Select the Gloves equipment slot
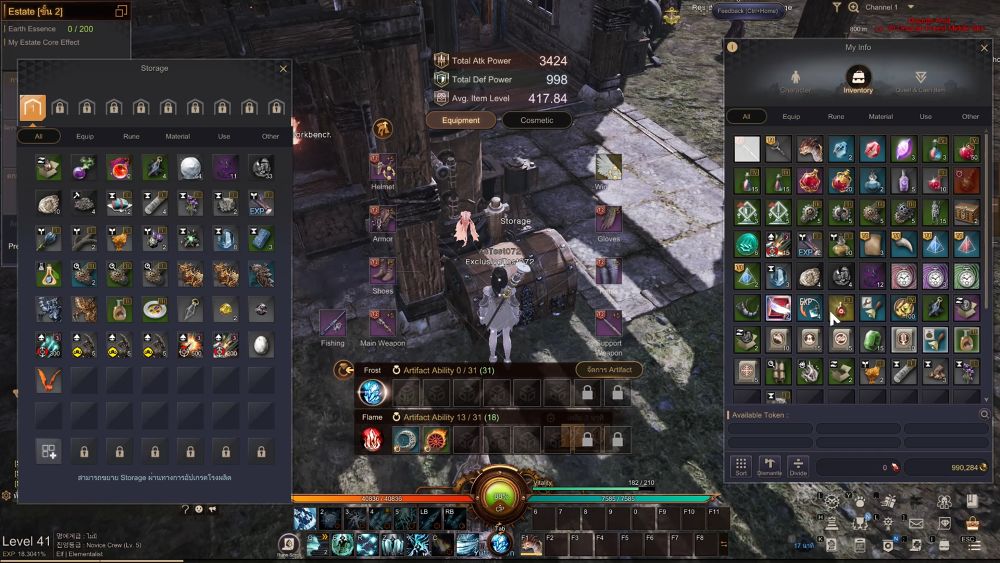This screenshot has height=563, width=1000. [608, 220]
